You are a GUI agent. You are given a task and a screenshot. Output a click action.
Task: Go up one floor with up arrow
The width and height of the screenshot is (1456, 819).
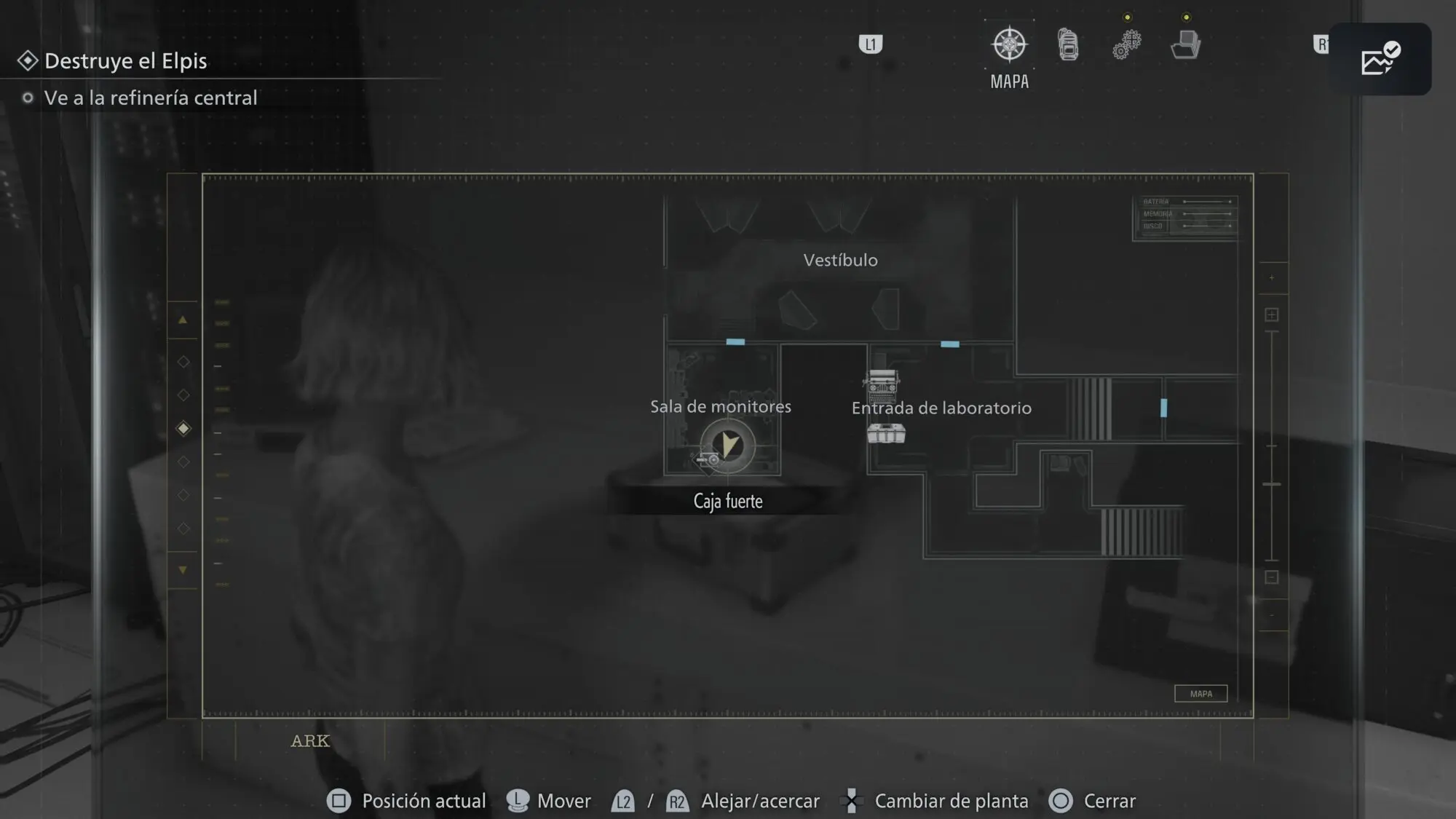point(183,320)
